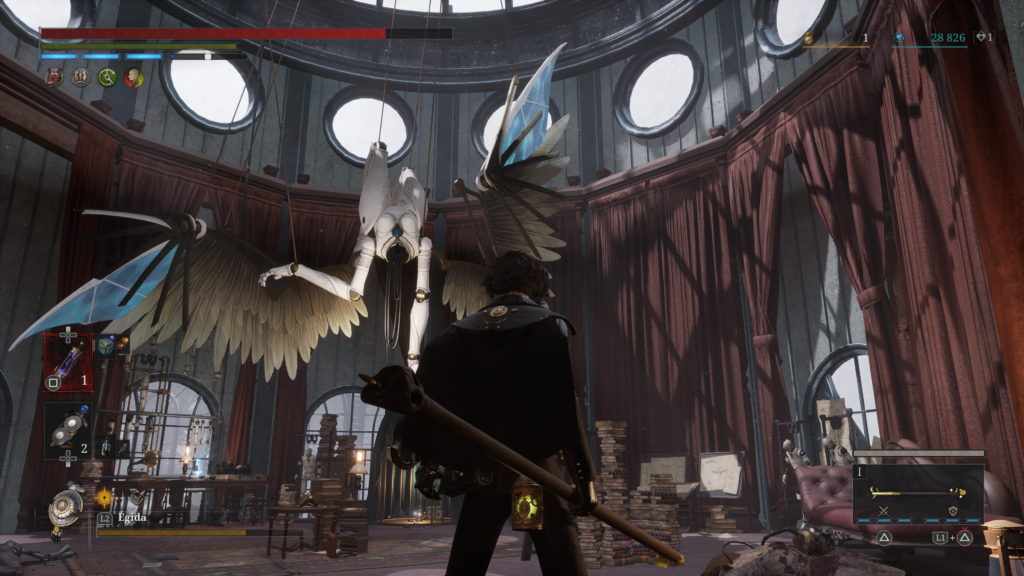
Task: Click the blue Ergo currency icon
Action: coord(897,38)
